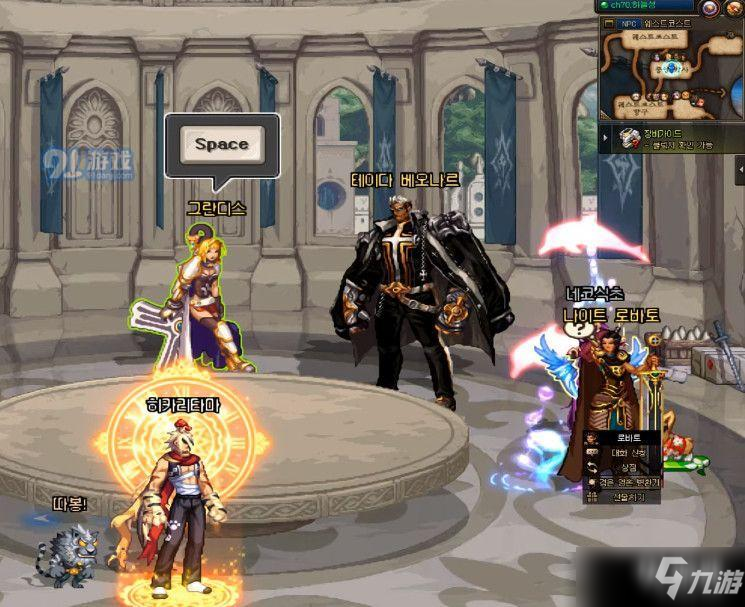Image resolution: width=745 pixels, height=607 pixels.
Task: Select the 선물하기 gift option
Action: pos(628,497)
